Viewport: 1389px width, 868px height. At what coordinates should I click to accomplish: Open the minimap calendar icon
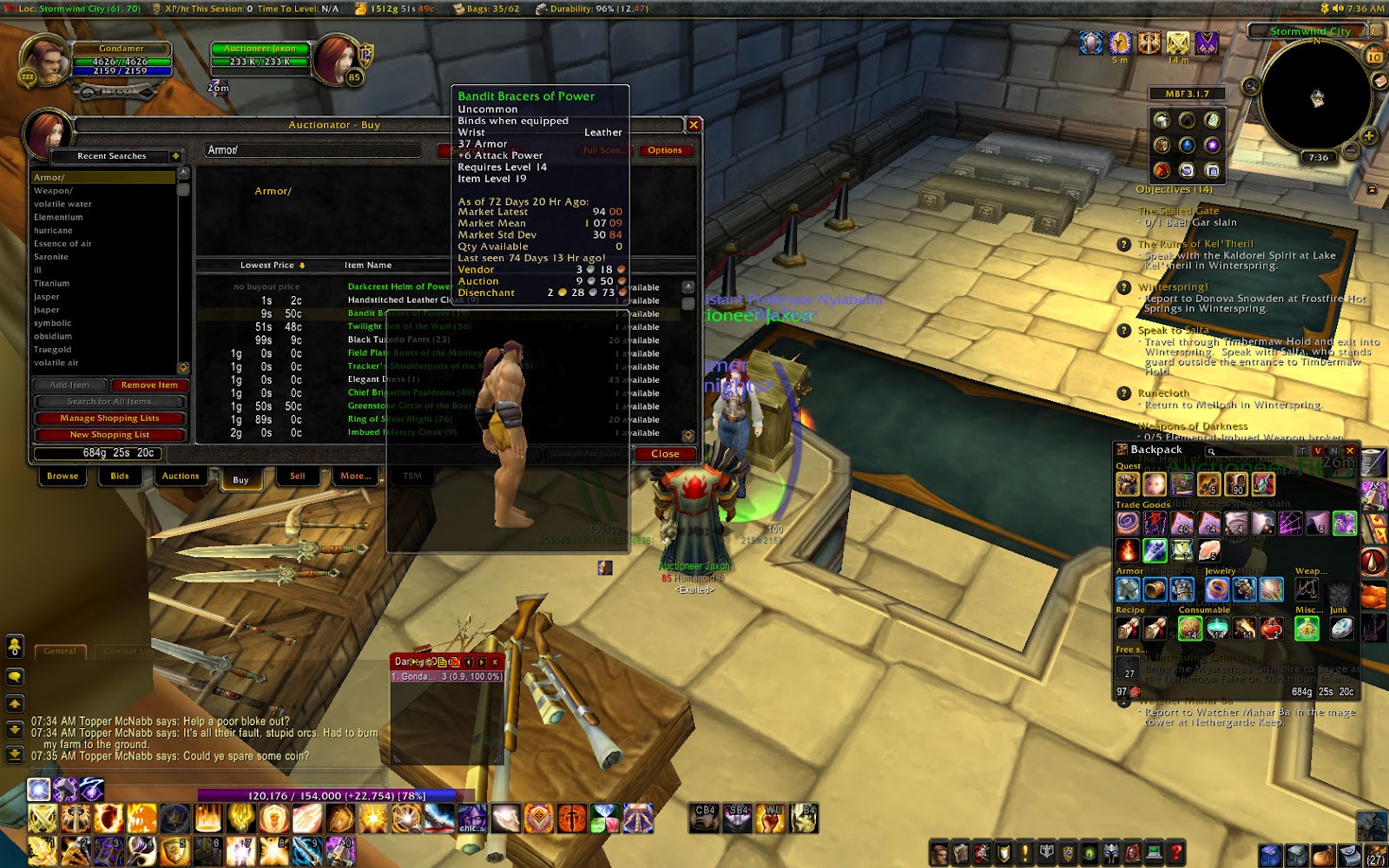pyautogui.click(x=1374, y=56)
